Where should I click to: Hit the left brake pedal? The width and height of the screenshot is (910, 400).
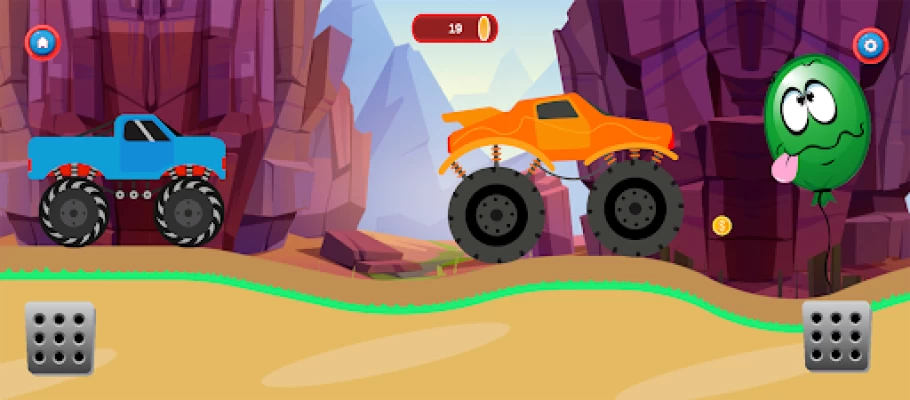pos(61,338)
